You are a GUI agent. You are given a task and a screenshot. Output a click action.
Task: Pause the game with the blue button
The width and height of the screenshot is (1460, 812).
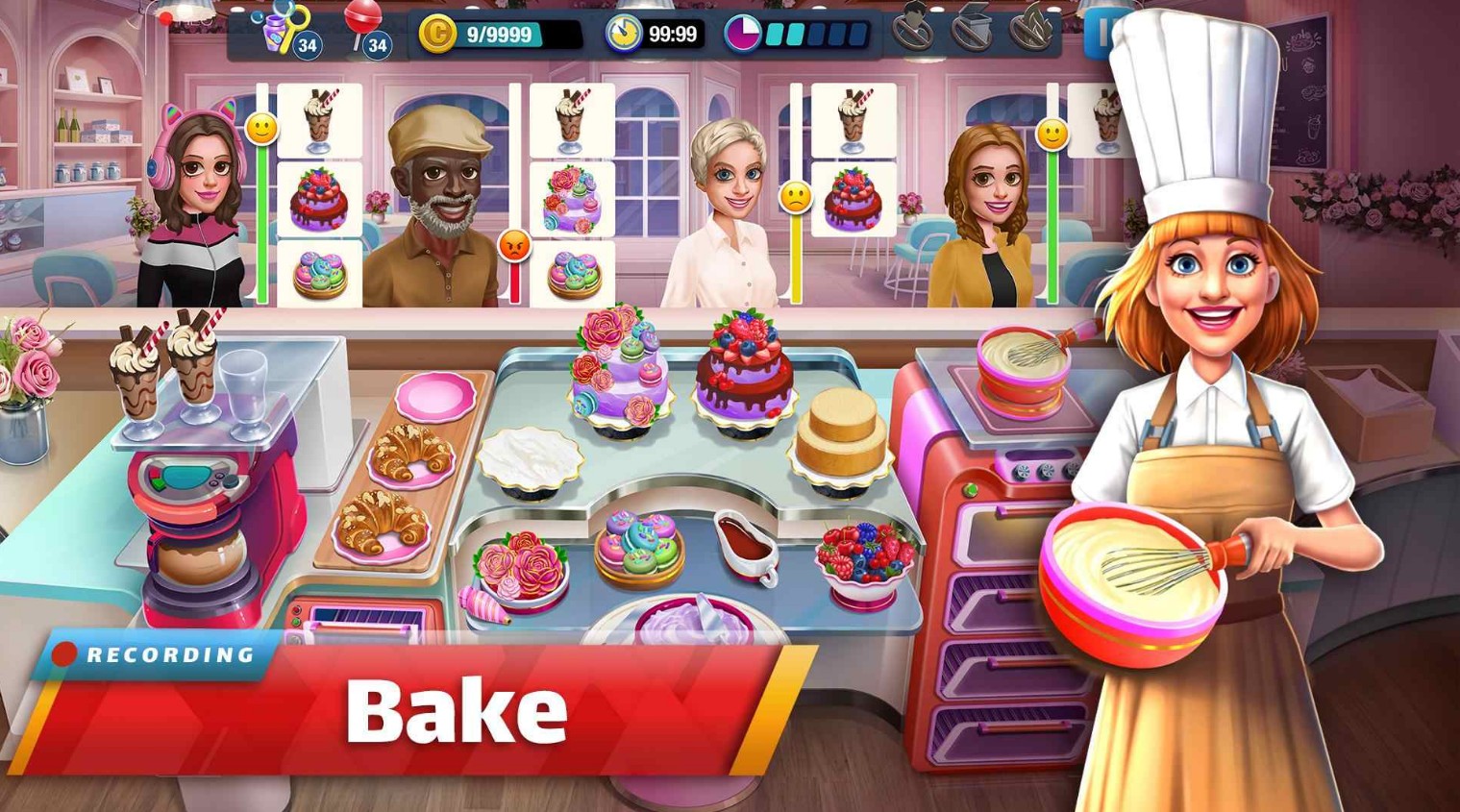(1097, 34)
